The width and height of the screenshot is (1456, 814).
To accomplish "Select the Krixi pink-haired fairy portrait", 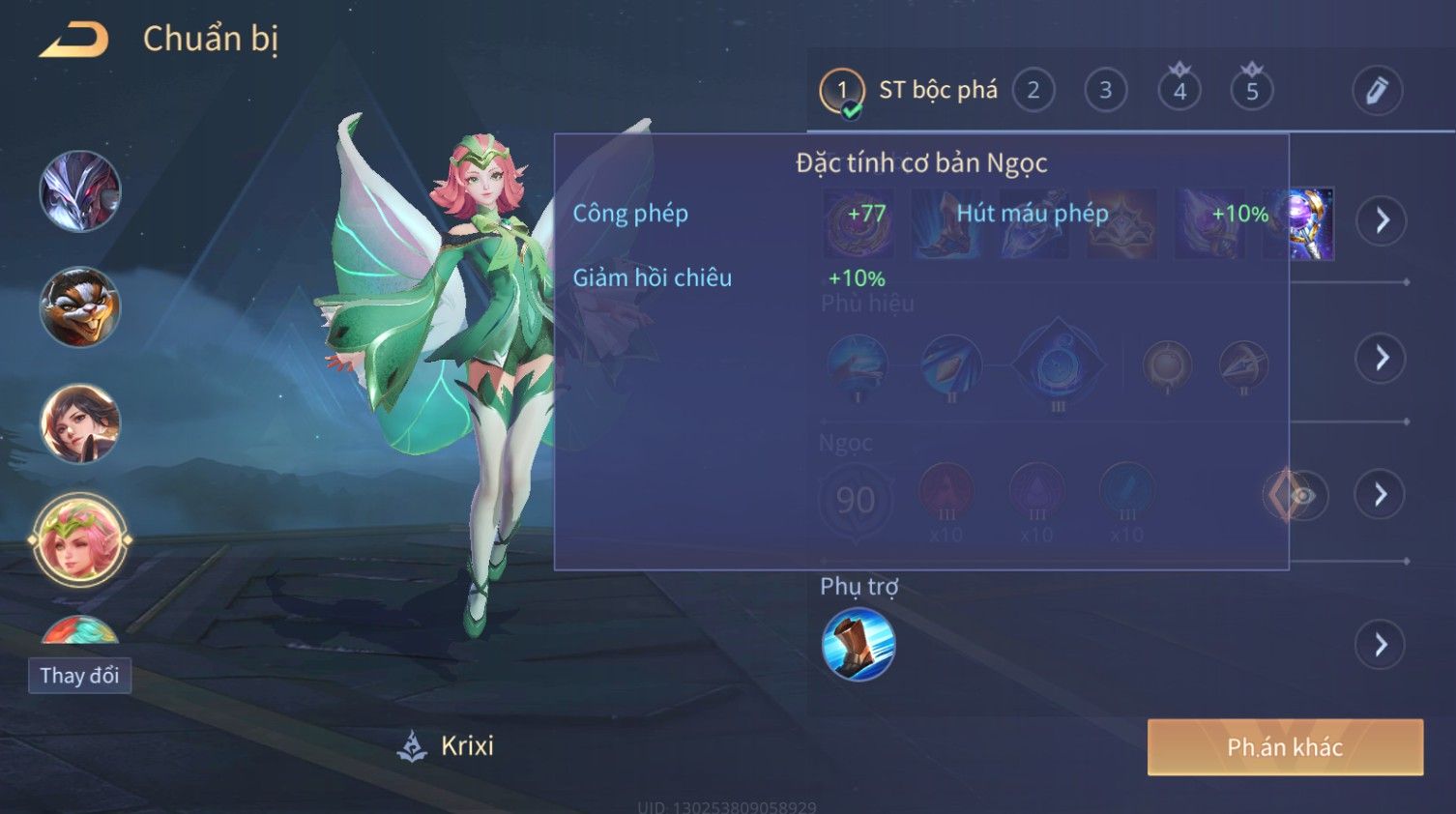I will point(80,539).
